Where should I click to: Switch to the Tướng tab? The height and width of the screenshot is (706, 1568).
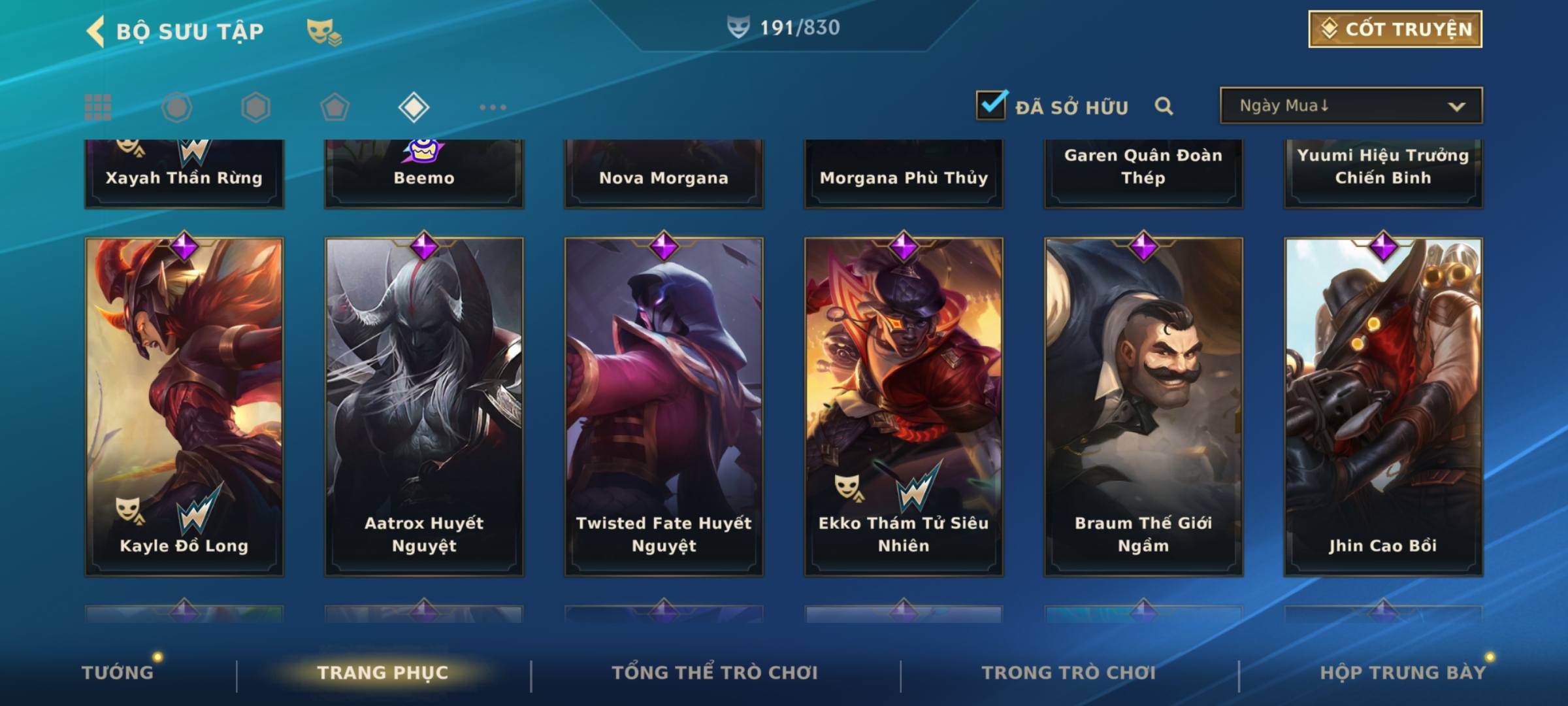point(118,672)
